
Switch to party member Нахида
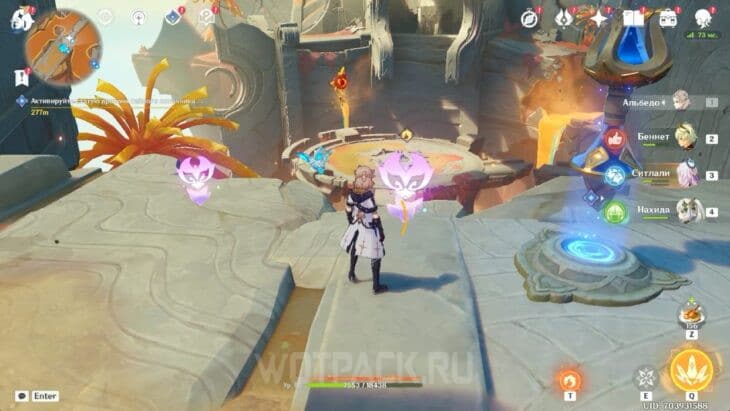click(x=685, y=211)
